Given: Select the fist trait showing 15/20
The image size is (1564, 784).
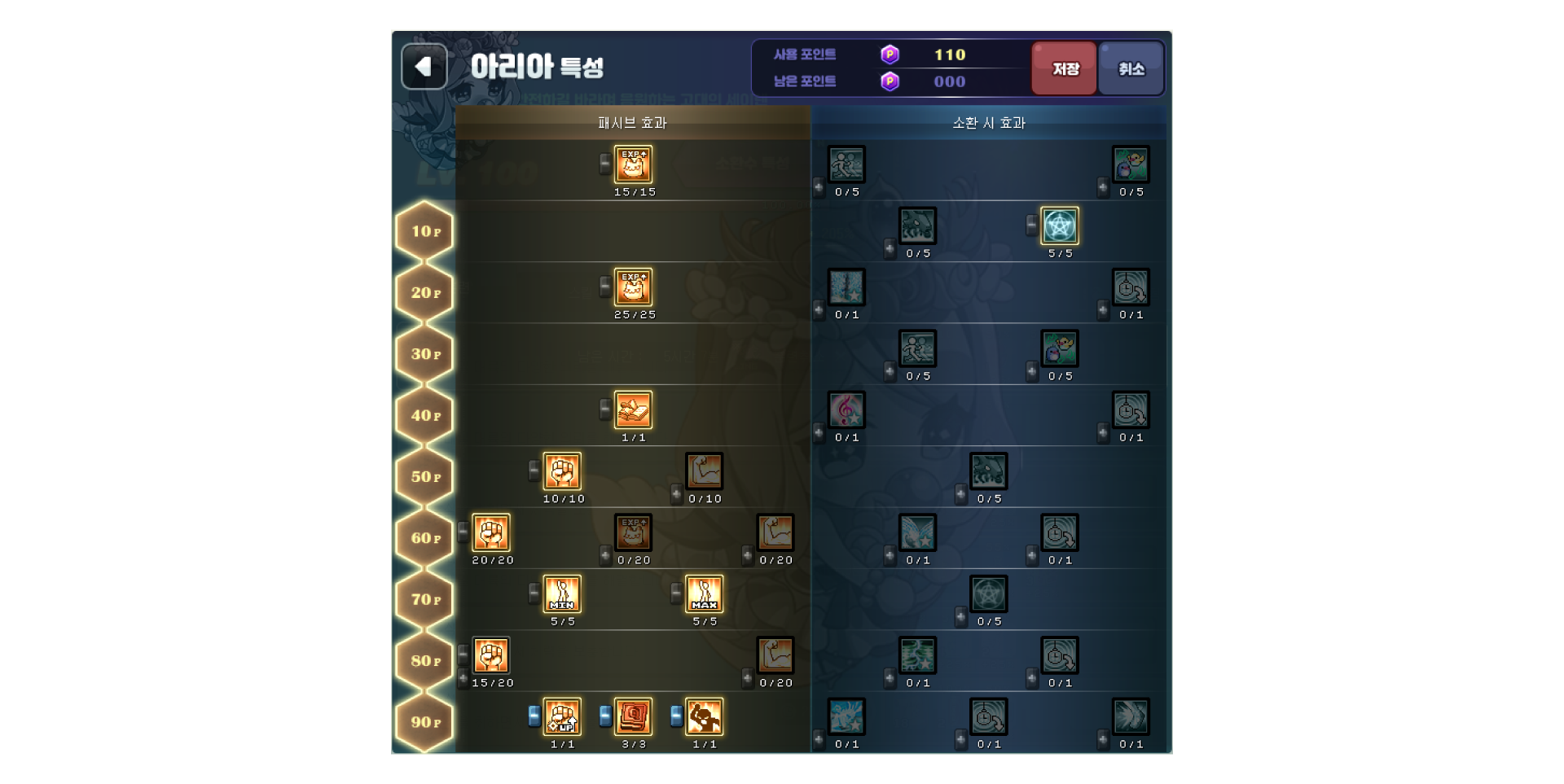Looking at the screenshot, I should pos(491,655).
